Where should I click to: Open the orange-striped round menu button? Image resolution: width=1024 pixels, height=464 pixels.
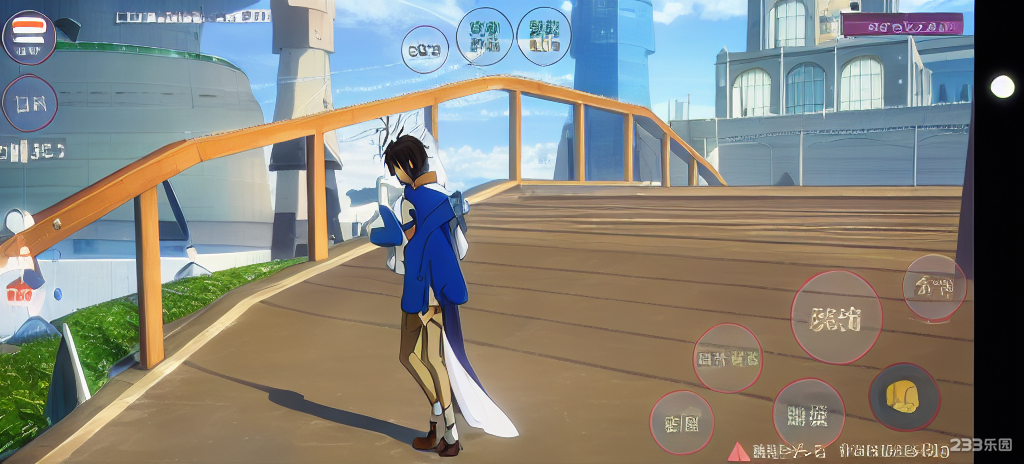[29, 37]
